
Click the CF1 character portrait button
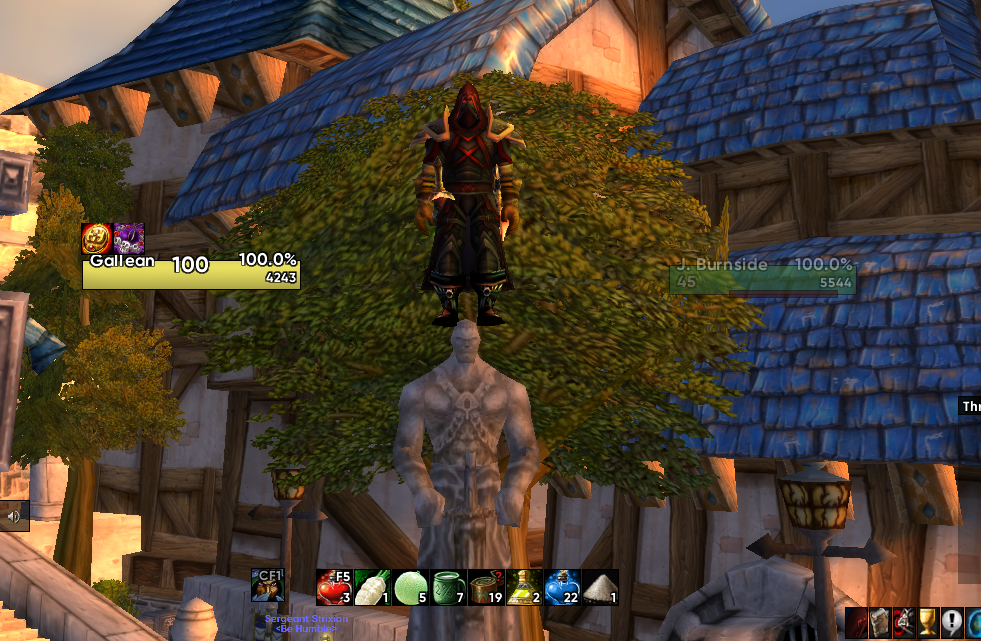(268, 586)
